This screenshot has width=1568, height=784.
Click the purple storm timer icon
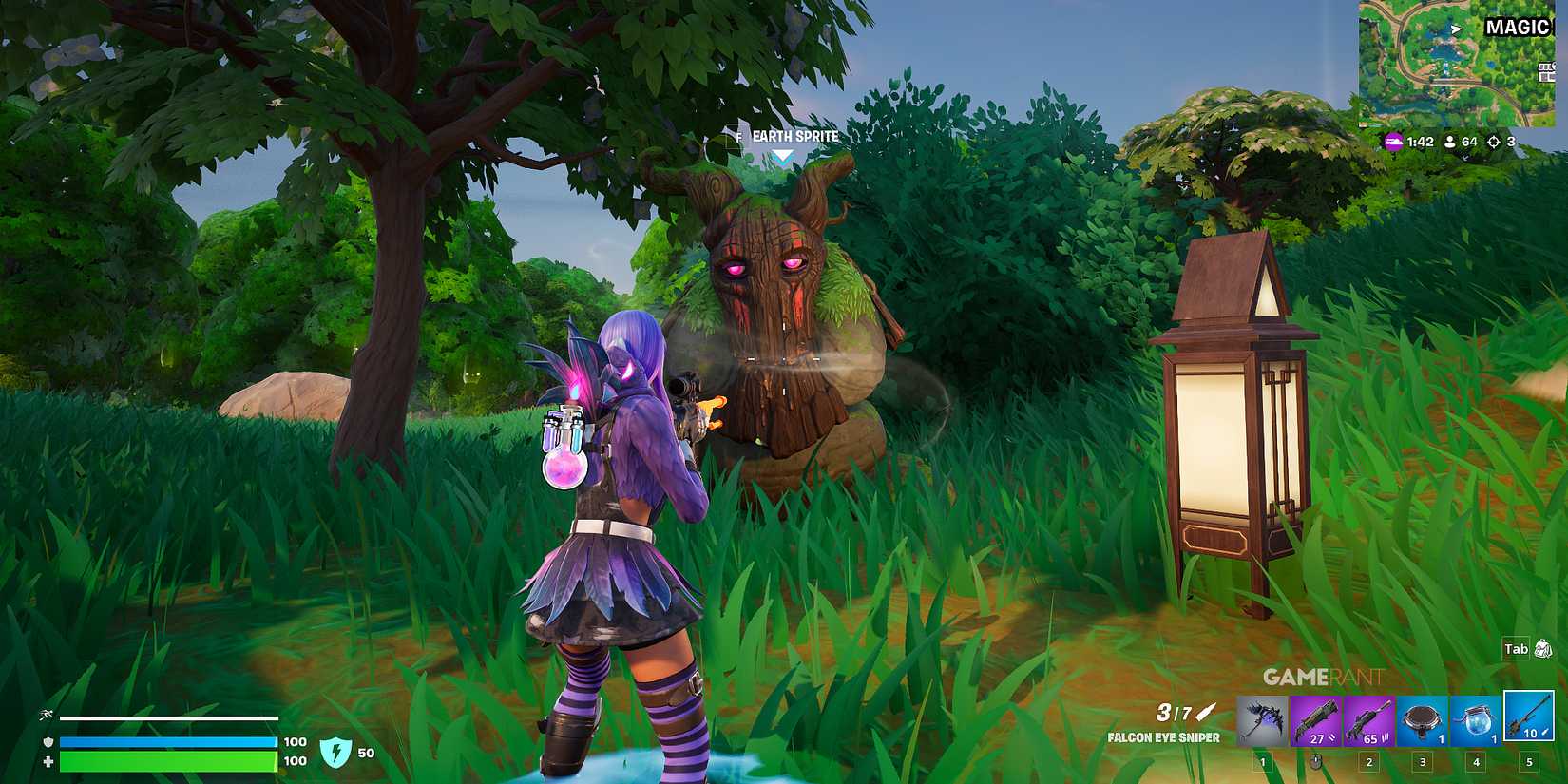coord(1394,141)
